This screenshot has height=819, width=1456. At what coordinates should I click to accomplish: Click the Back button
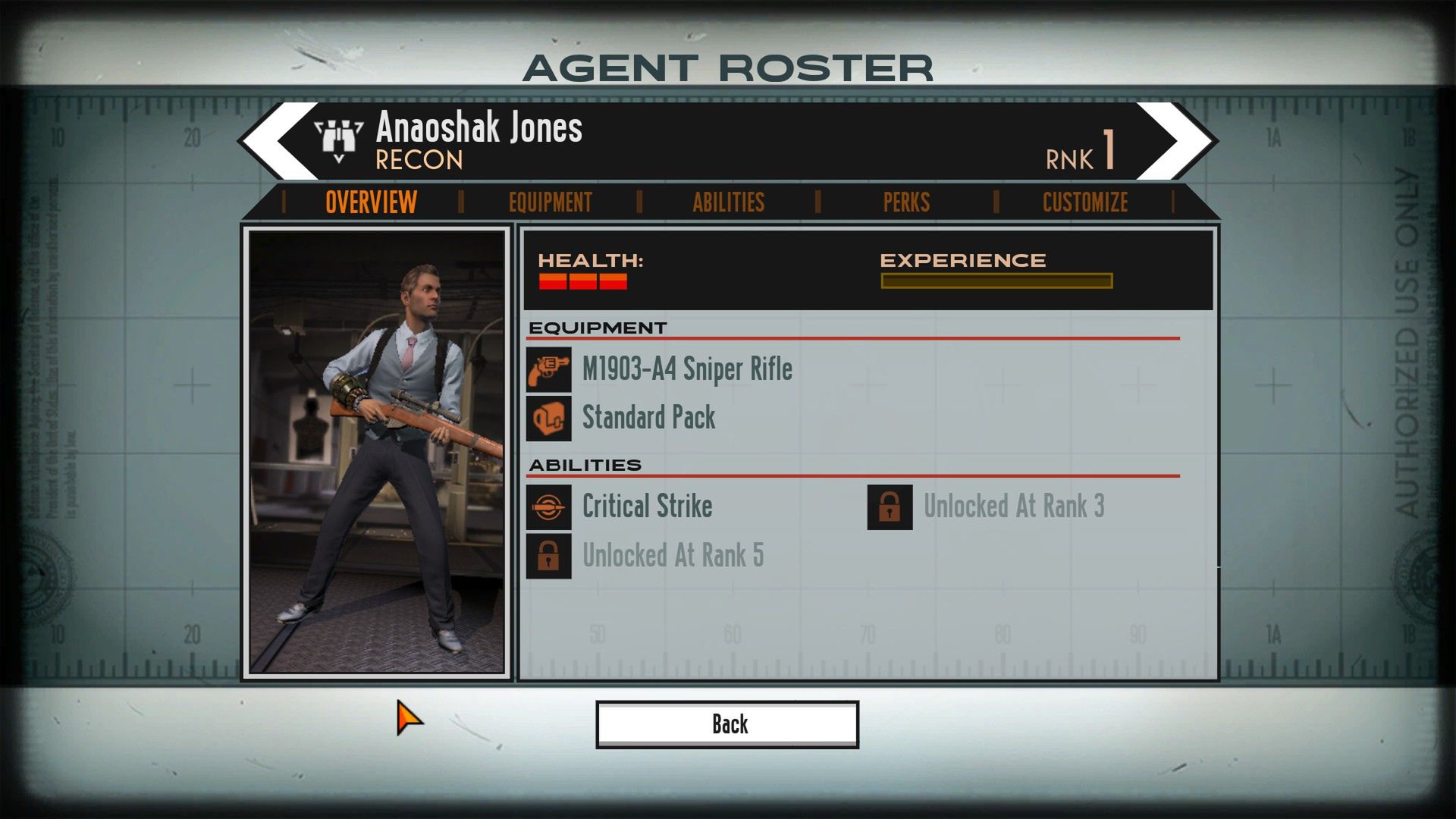coord(727,724)
